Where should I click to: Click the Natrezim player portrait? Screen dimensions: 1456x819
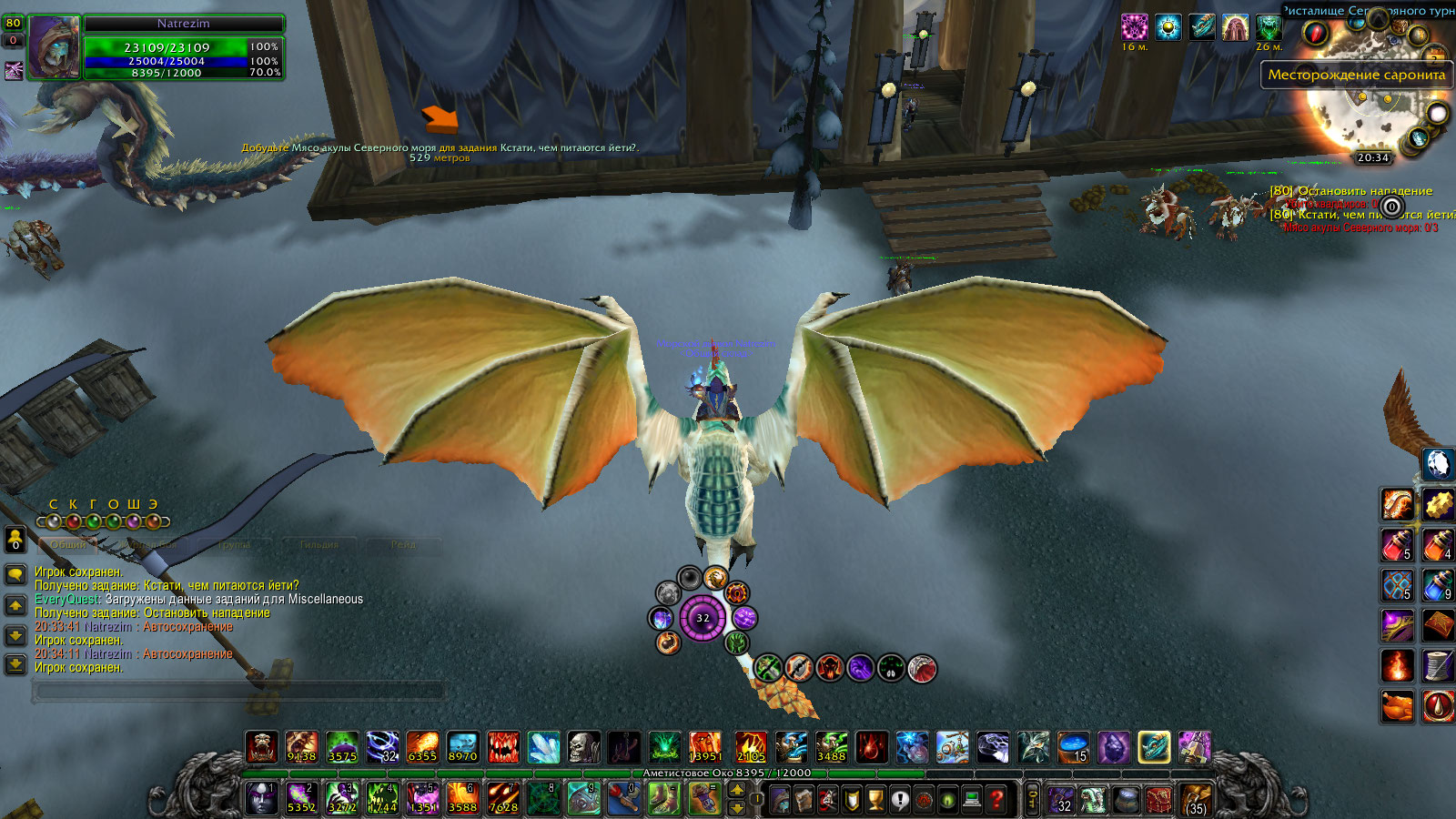point(55,47)
